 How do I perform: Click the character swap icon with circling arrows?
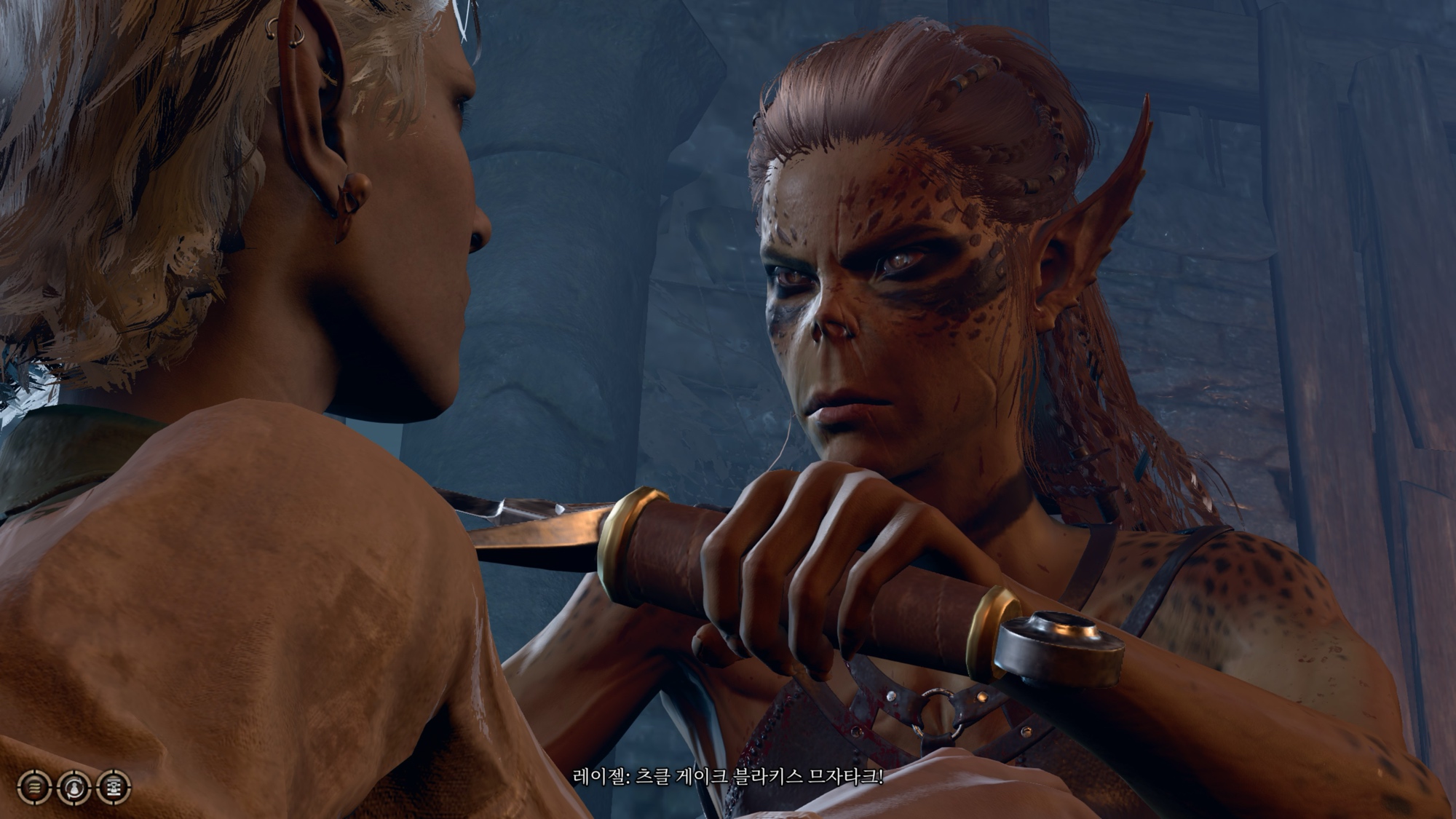pyautogui.click(x=74, y=787)
